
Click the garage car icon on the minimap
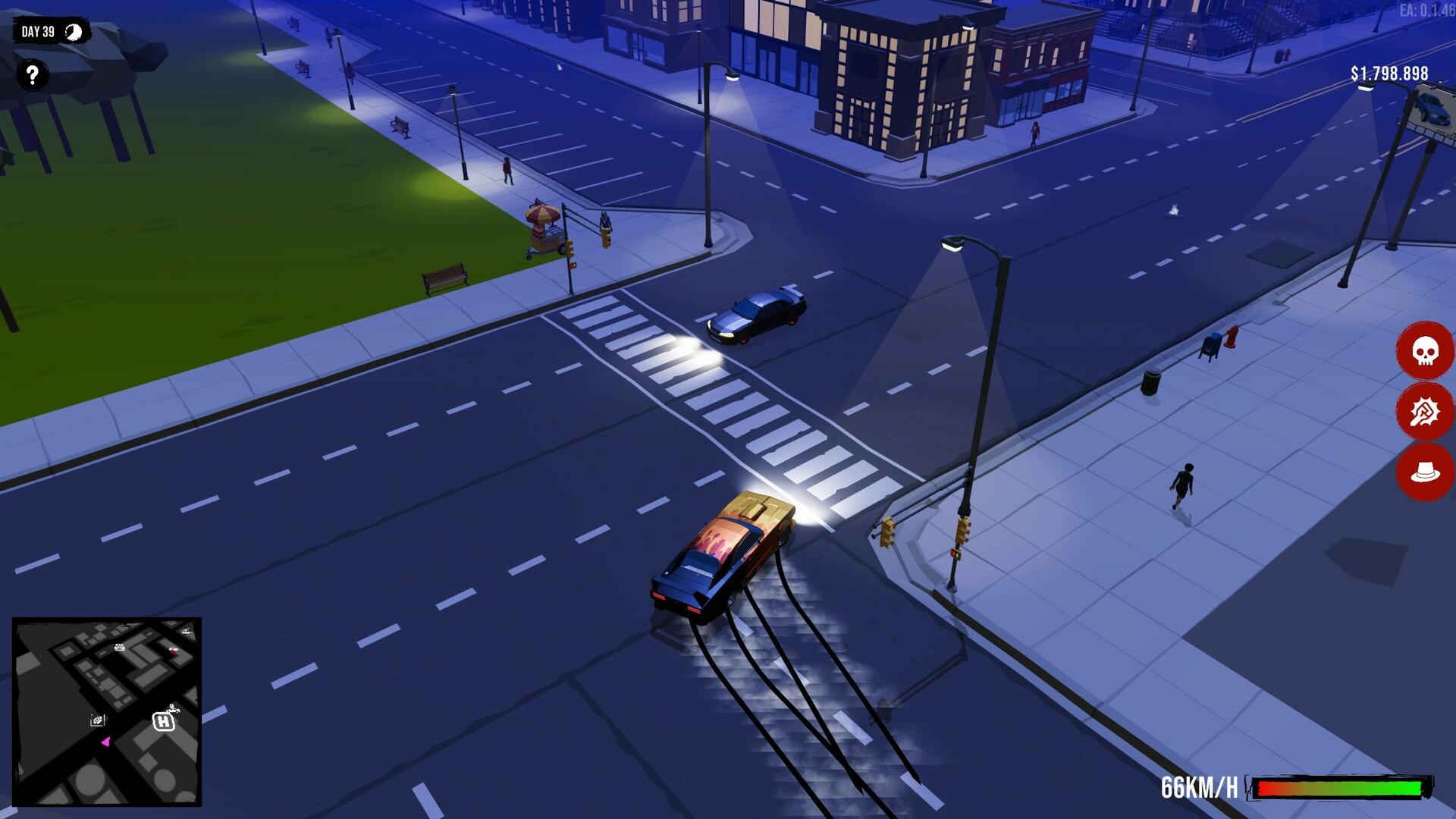[x=98, y=720]
